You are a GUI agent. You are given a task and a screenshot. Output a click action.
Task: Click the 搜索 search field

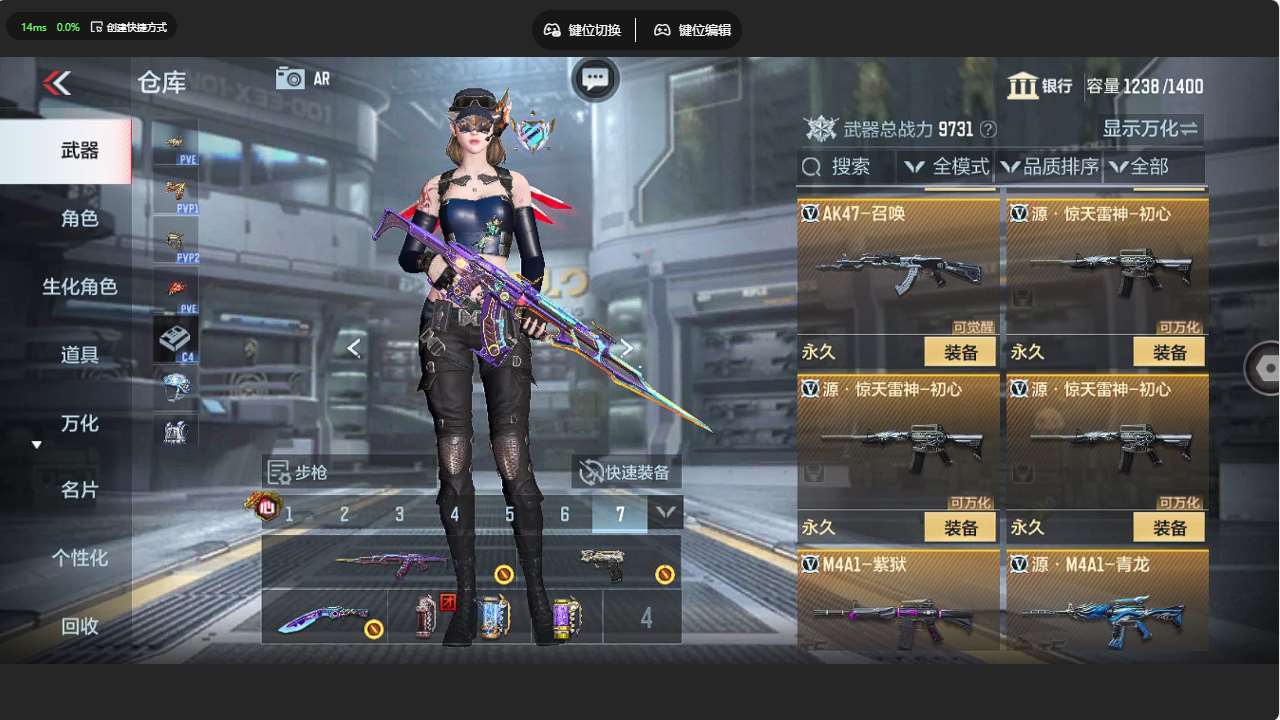846,167
